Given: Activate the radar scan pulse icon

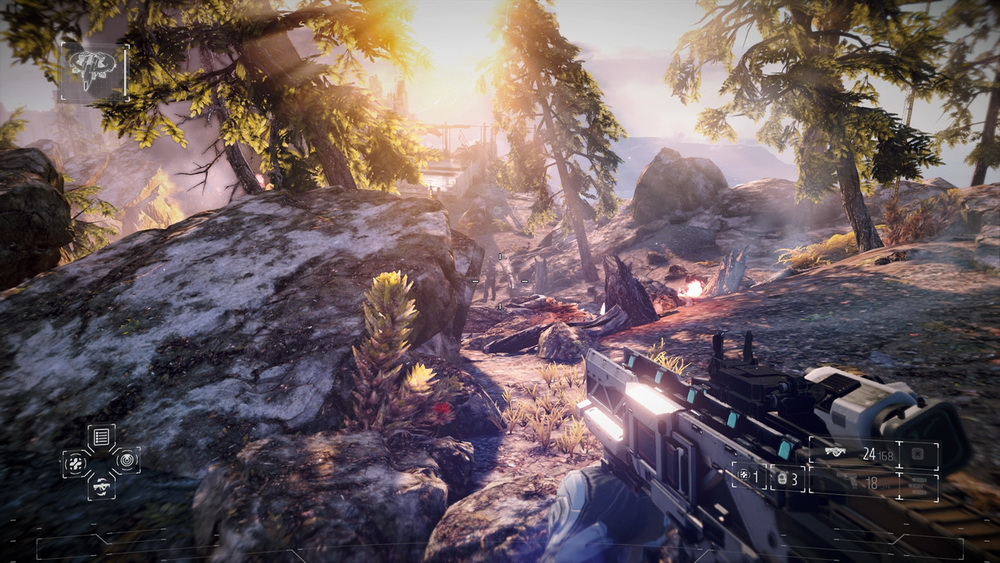Looking at the screenshot, I should 126,460.
